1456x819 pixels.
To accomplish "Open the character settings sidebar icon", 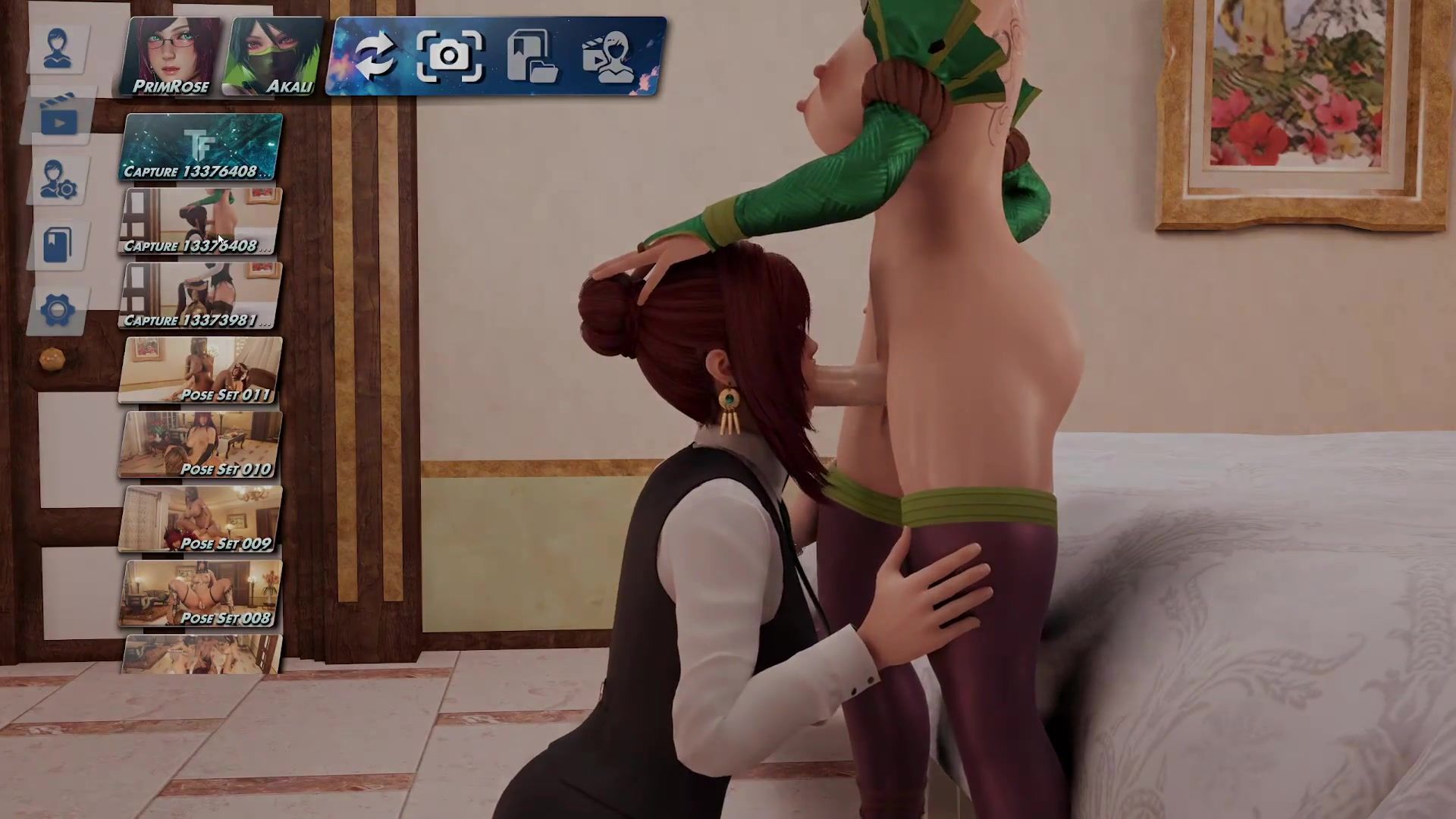I will [58, 180].
